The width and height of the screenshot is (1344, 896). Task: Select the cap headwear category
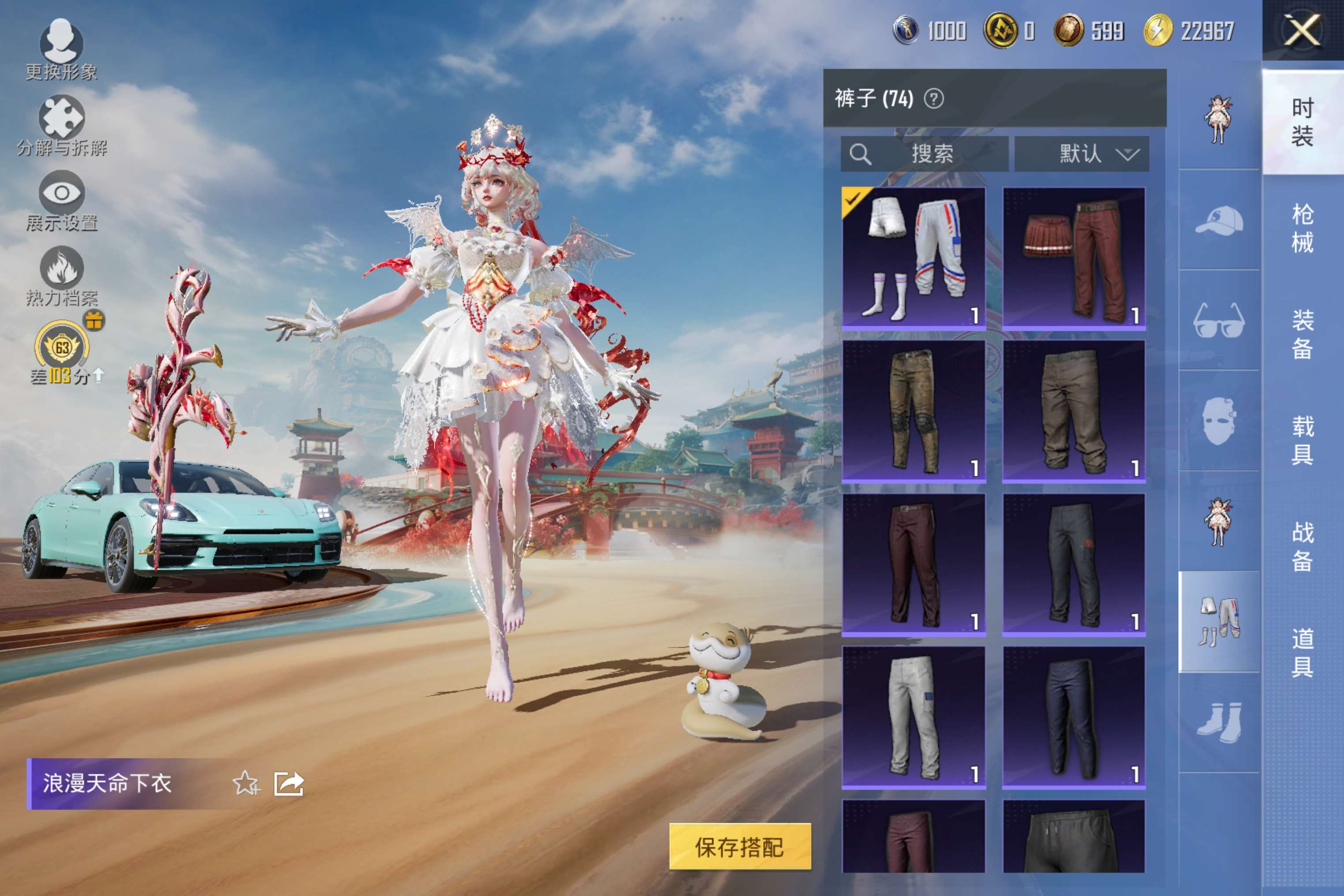[1219, 220]
